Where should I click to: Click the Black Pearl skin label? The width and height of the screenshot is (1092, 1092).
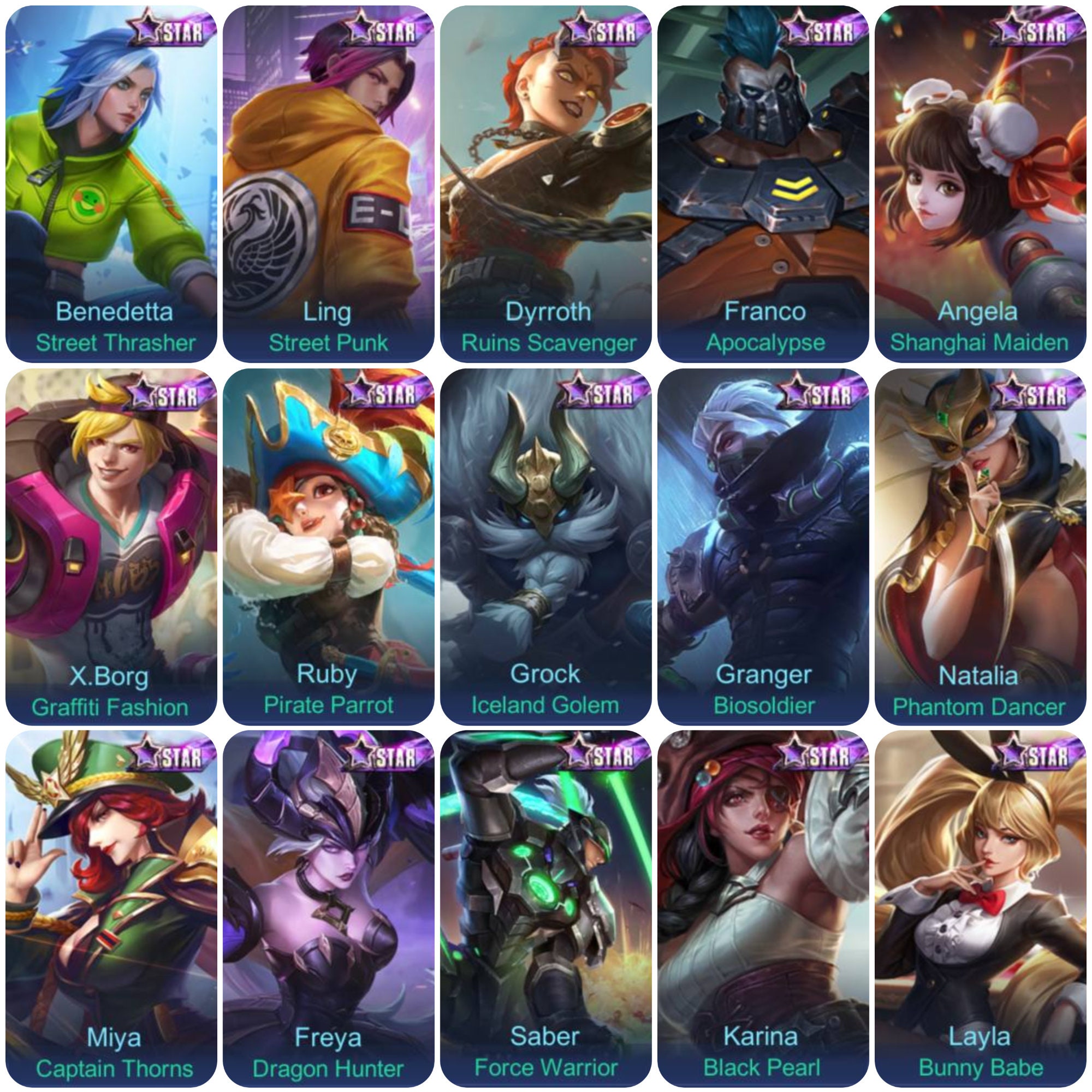[x=764, y=1069]
